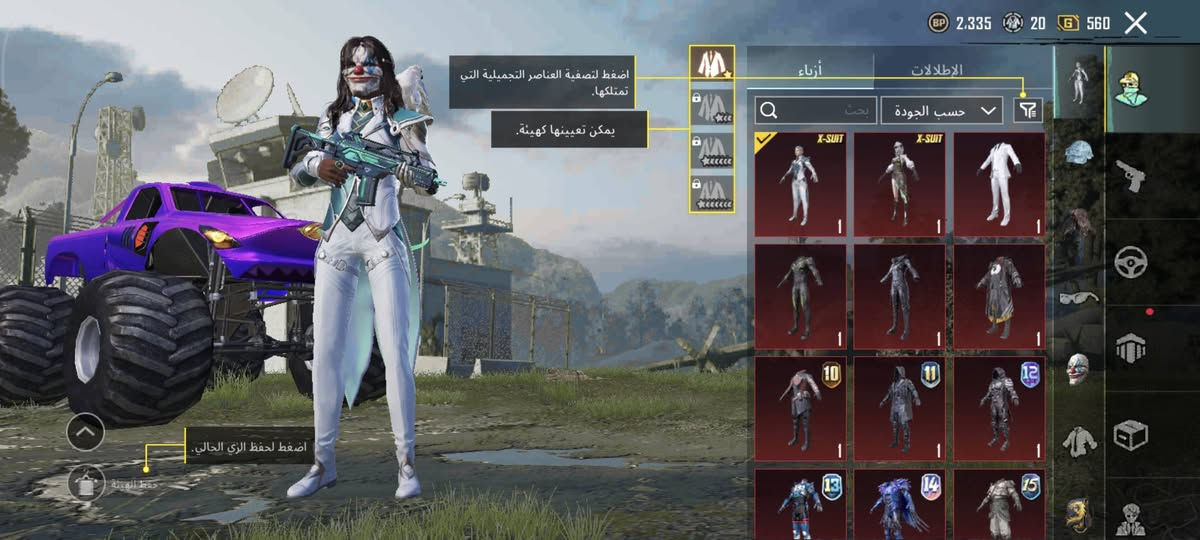Open the حسب الجودة sort dropdown
The height and width of the screenshot is (540, 1200).
pyautogui.click(x=941, y=110)
